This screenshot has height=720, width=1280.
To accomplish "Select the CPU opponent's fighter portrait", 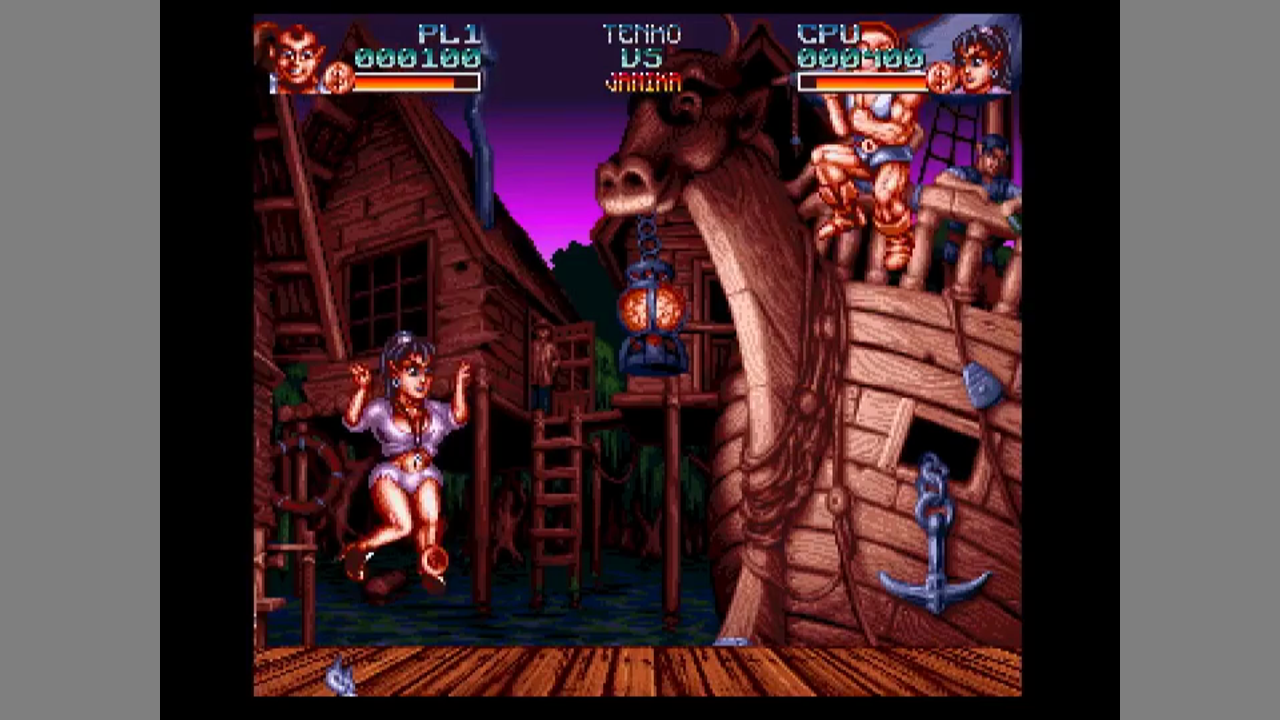I will click(x=980, y=59).
